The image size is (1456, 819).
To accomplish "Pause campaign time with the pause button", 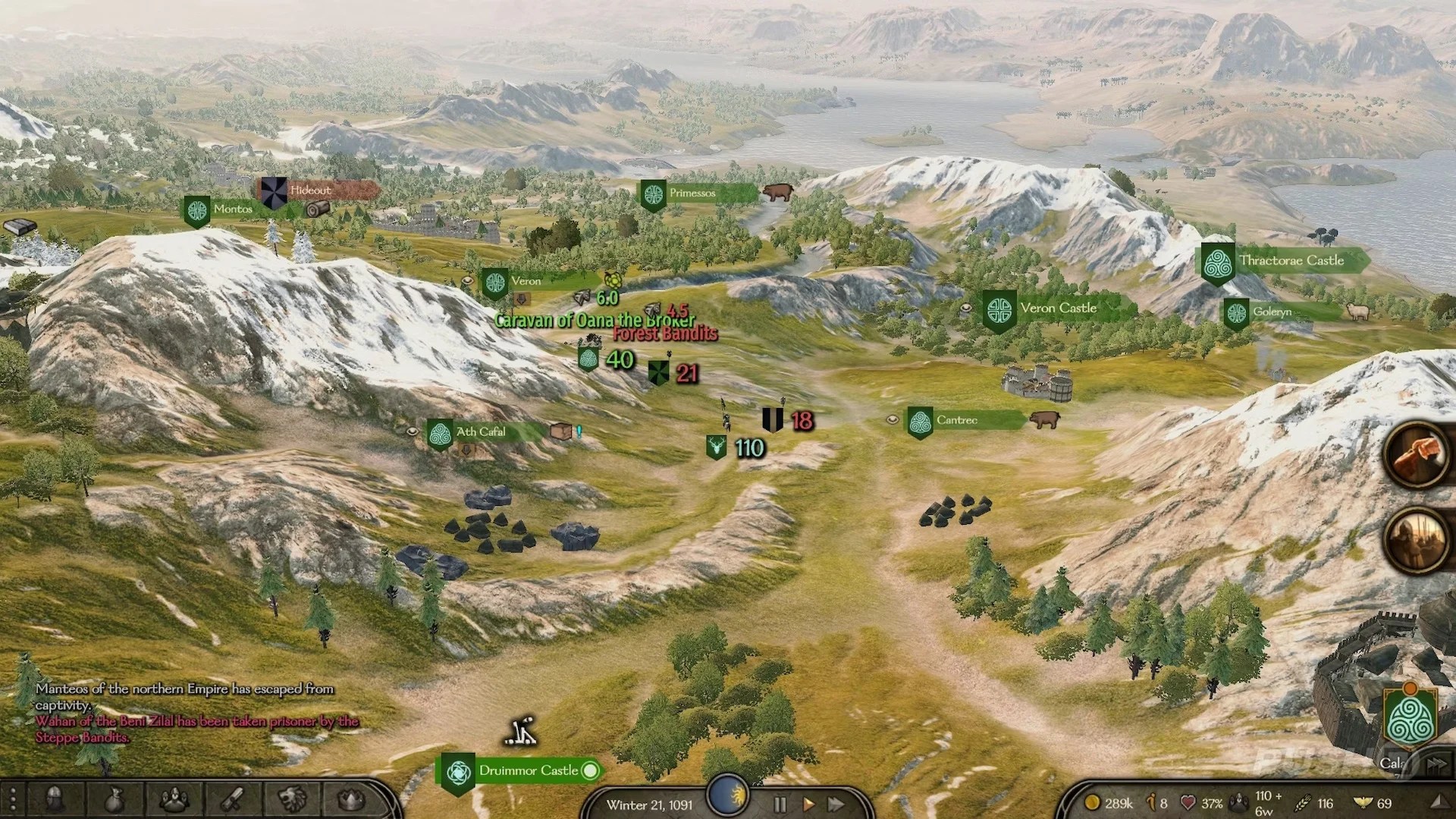I will (779, 805).
